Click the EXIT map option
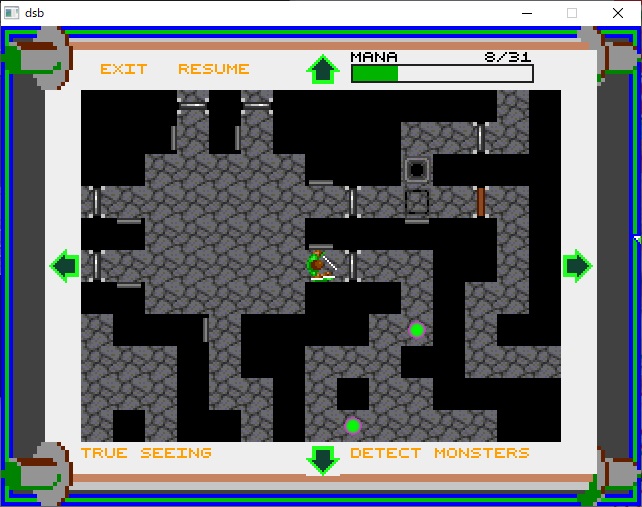Screen dimensions: 642x507 pos(123,69)
